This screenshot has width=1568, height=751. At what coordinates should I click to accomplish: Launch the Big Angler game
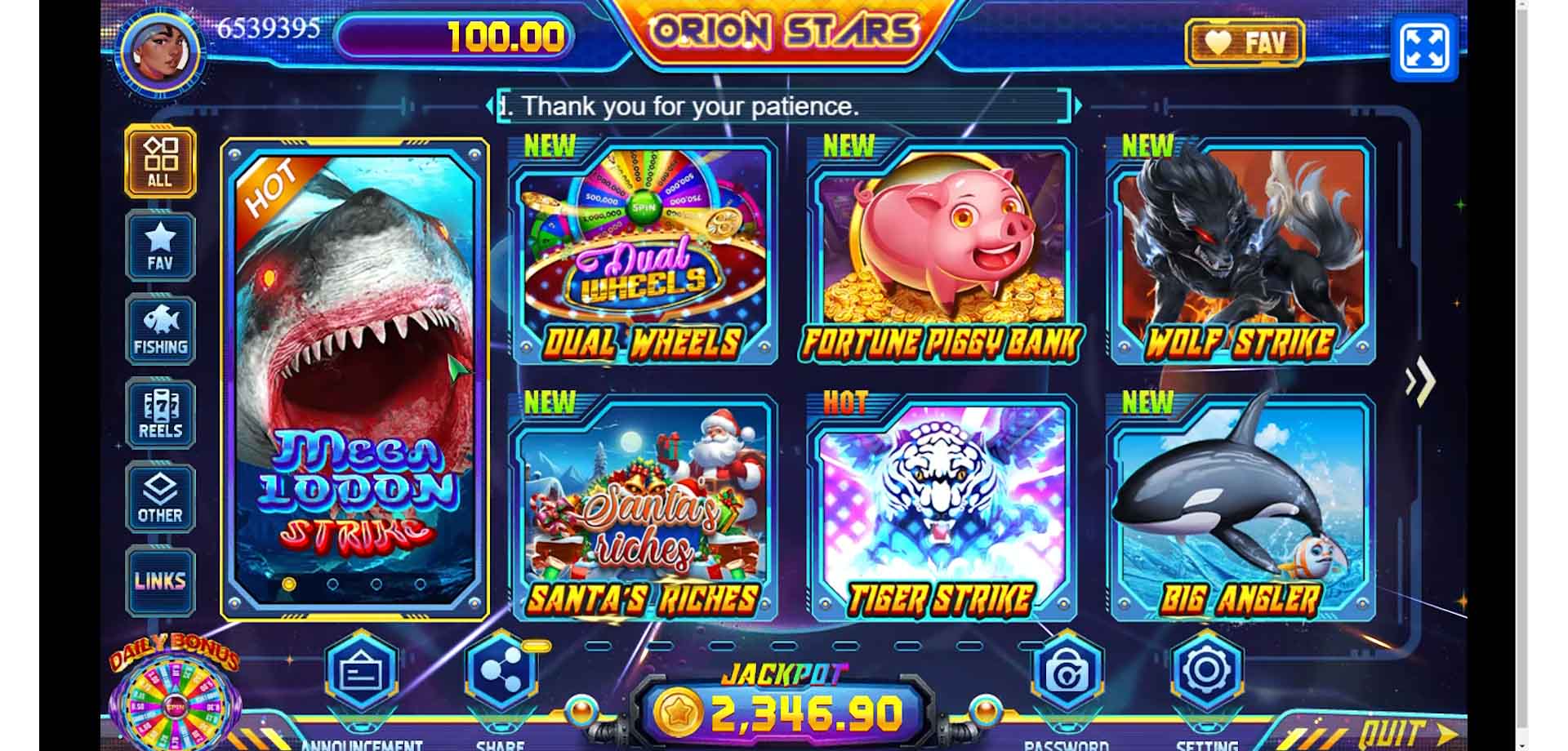click(x=1241, y=509)
